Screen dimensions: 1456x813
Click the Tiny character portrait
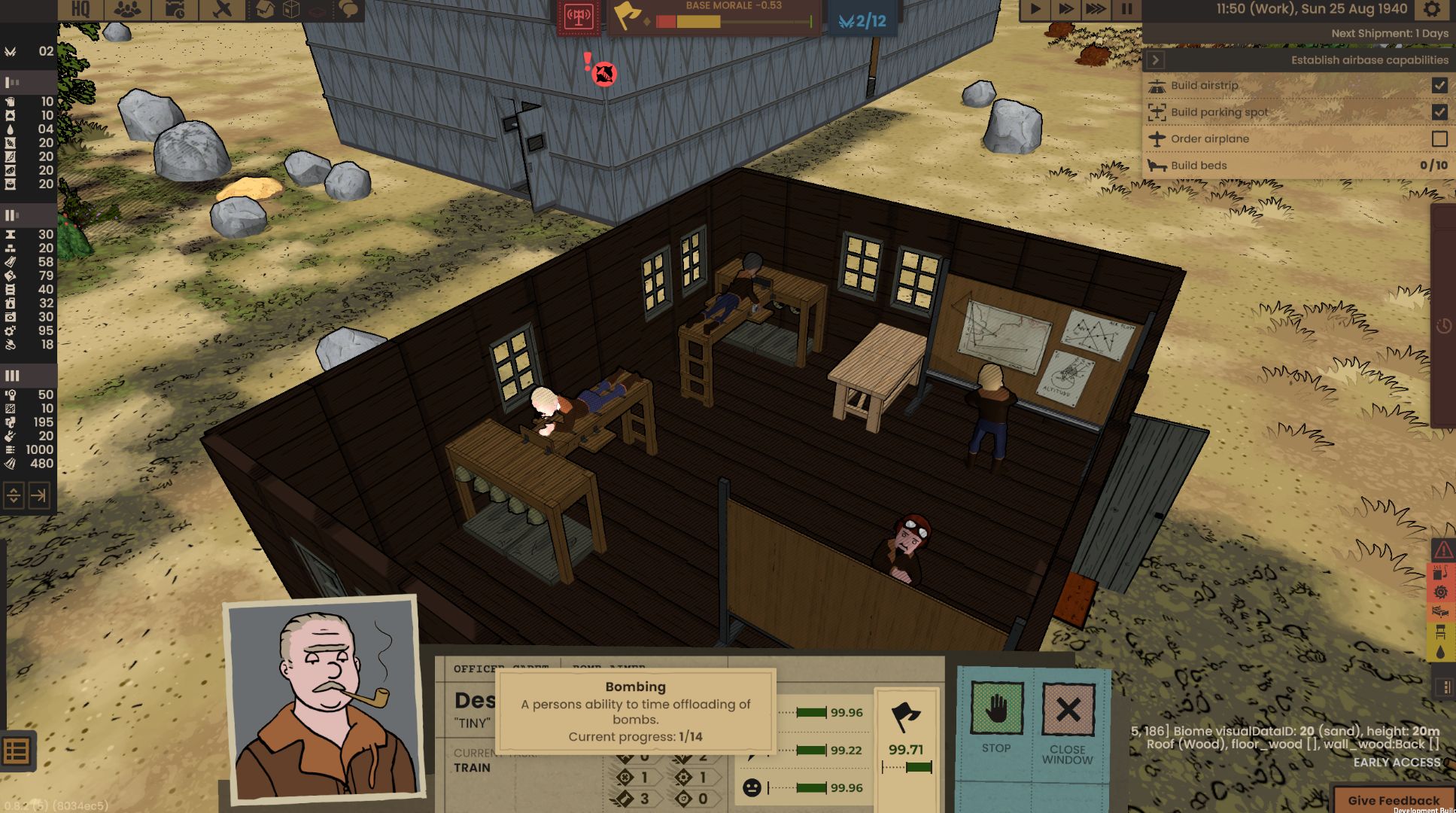click(324, 700)
